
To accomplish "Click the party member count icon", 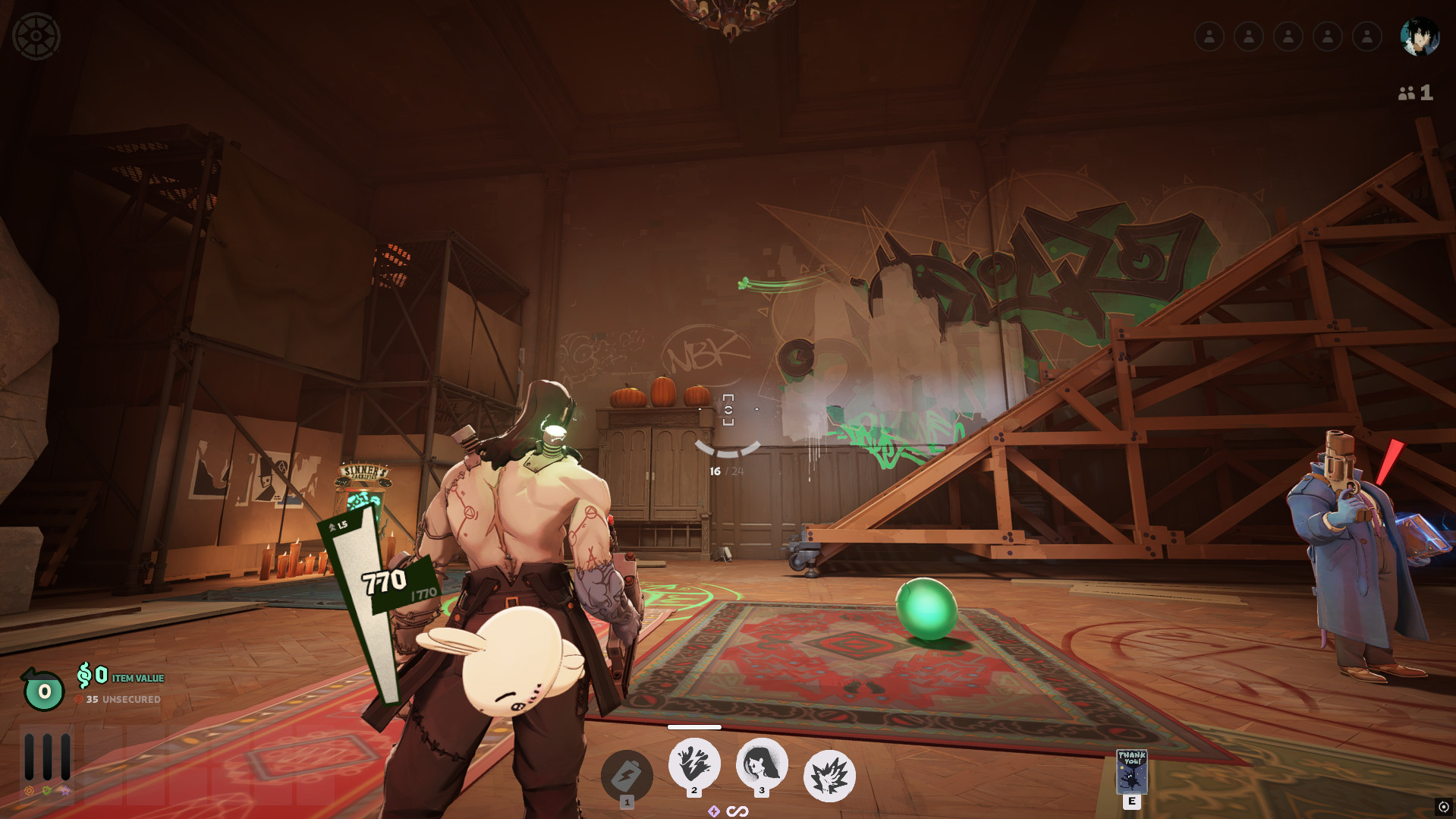I will click(1415, 93).
